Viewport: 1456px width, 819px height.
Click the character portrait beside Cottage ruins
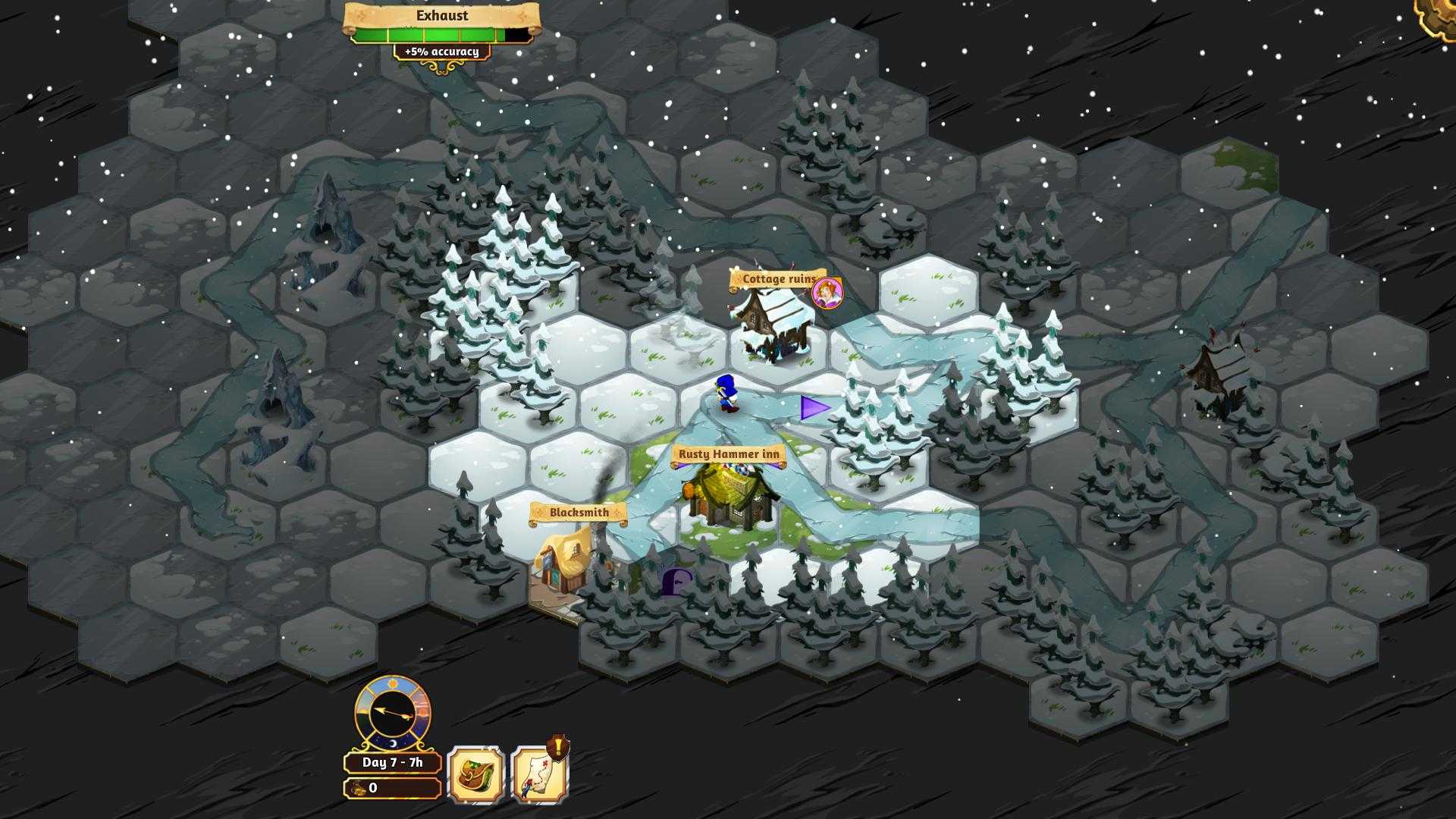pos(827,292)
